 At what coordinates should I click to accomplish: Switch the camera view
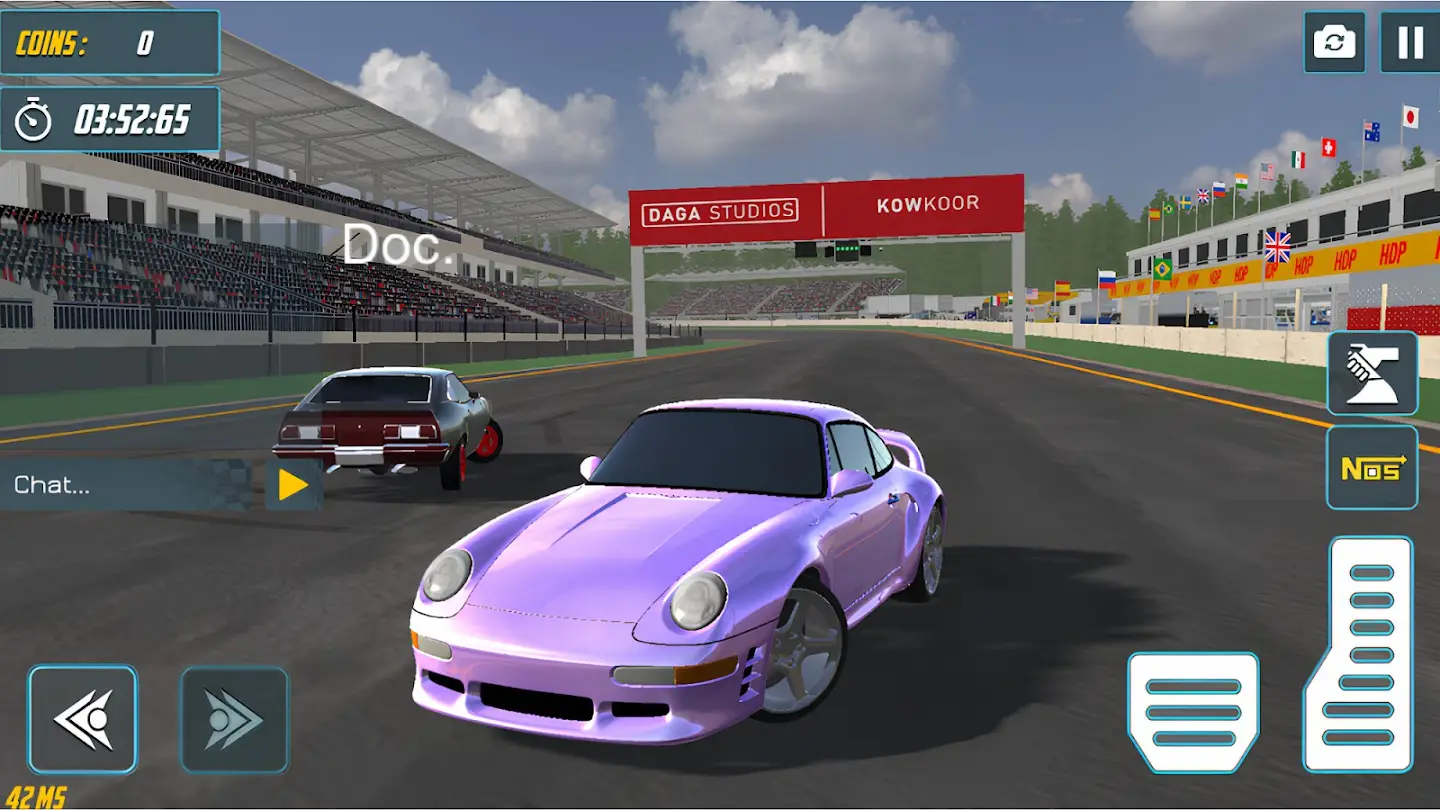click(x=1334, y=42)
